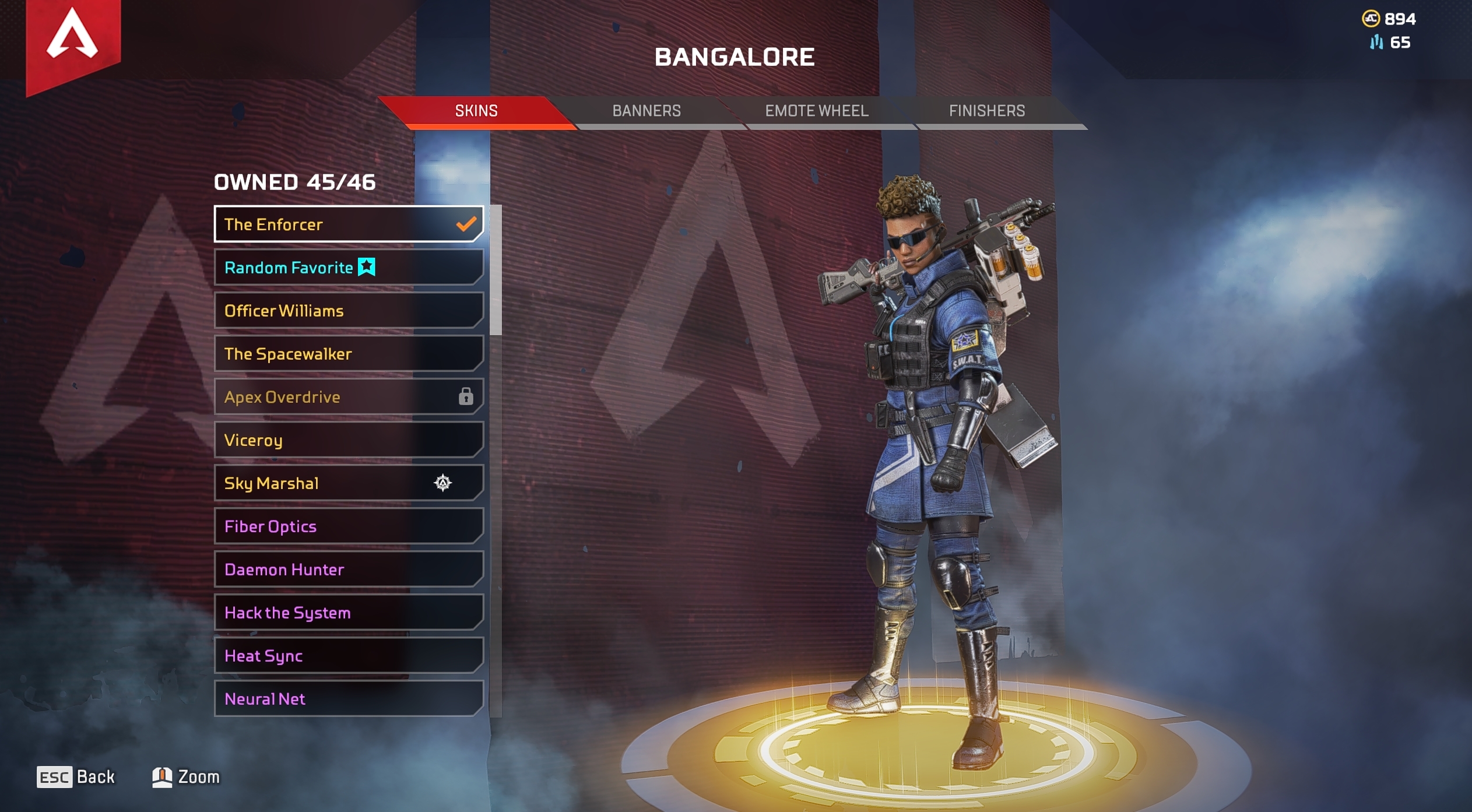Select the Fiber Optics skin
The height and width of the screenshot is (812, 1472).
[348, 526]
